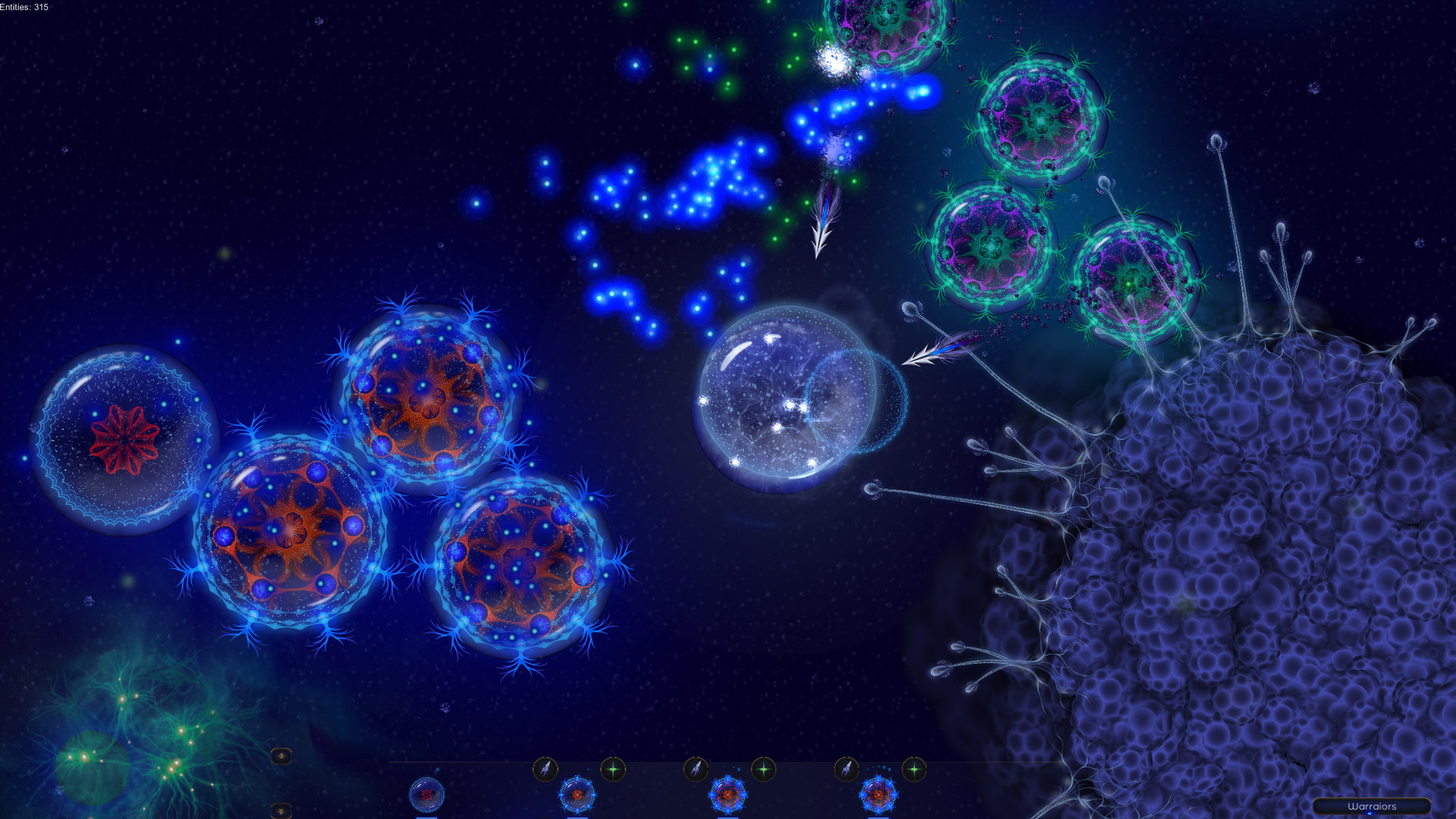
Task: Select the second spiky blue cell portrait
Action: (578, 794)
